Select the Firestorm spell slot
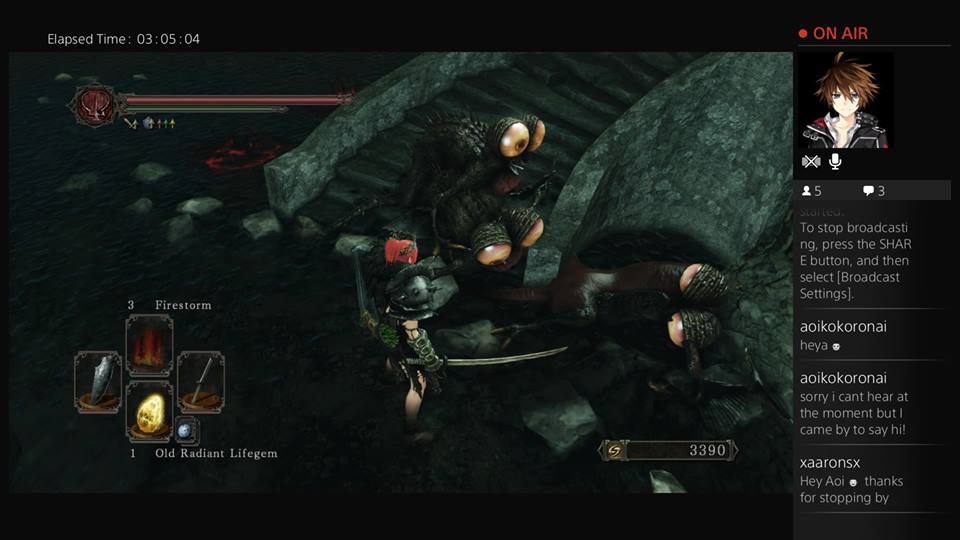The width and height of the screenshot is (960, 540). click(149, 345)
